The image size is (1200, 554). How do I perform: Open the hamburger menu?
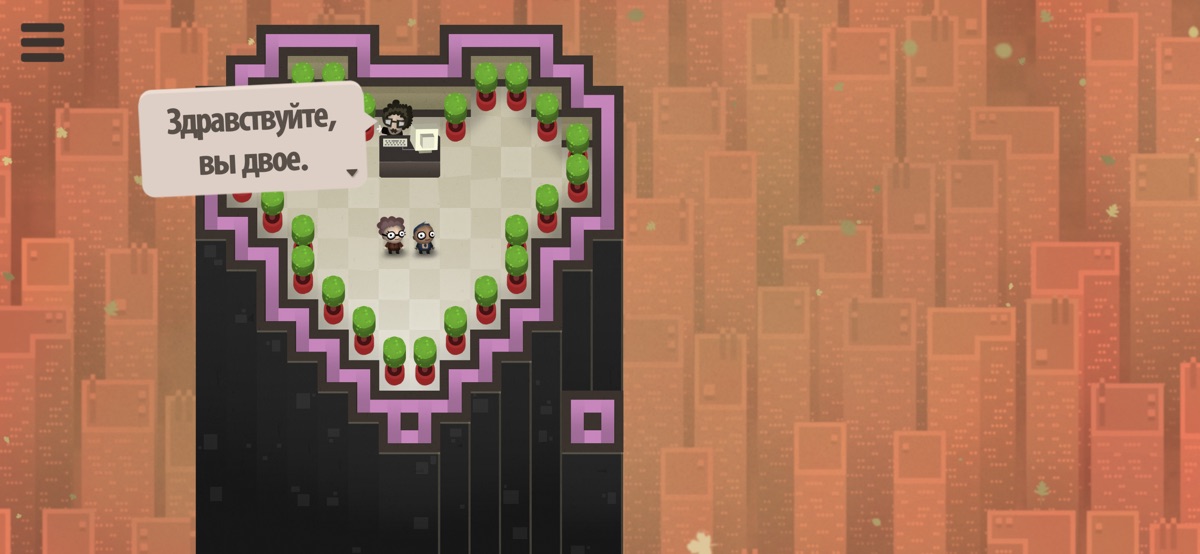pos(42,42)
